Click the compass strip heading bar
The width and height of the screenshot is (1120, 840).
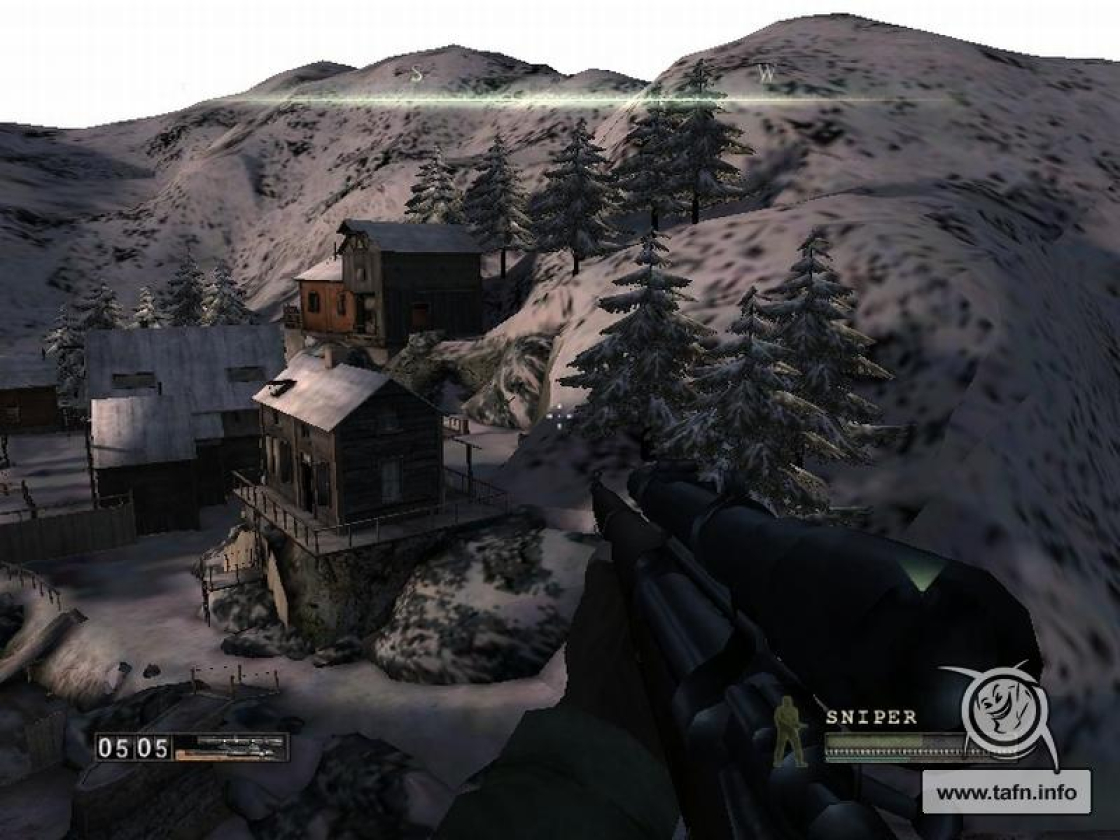(590, 98)
